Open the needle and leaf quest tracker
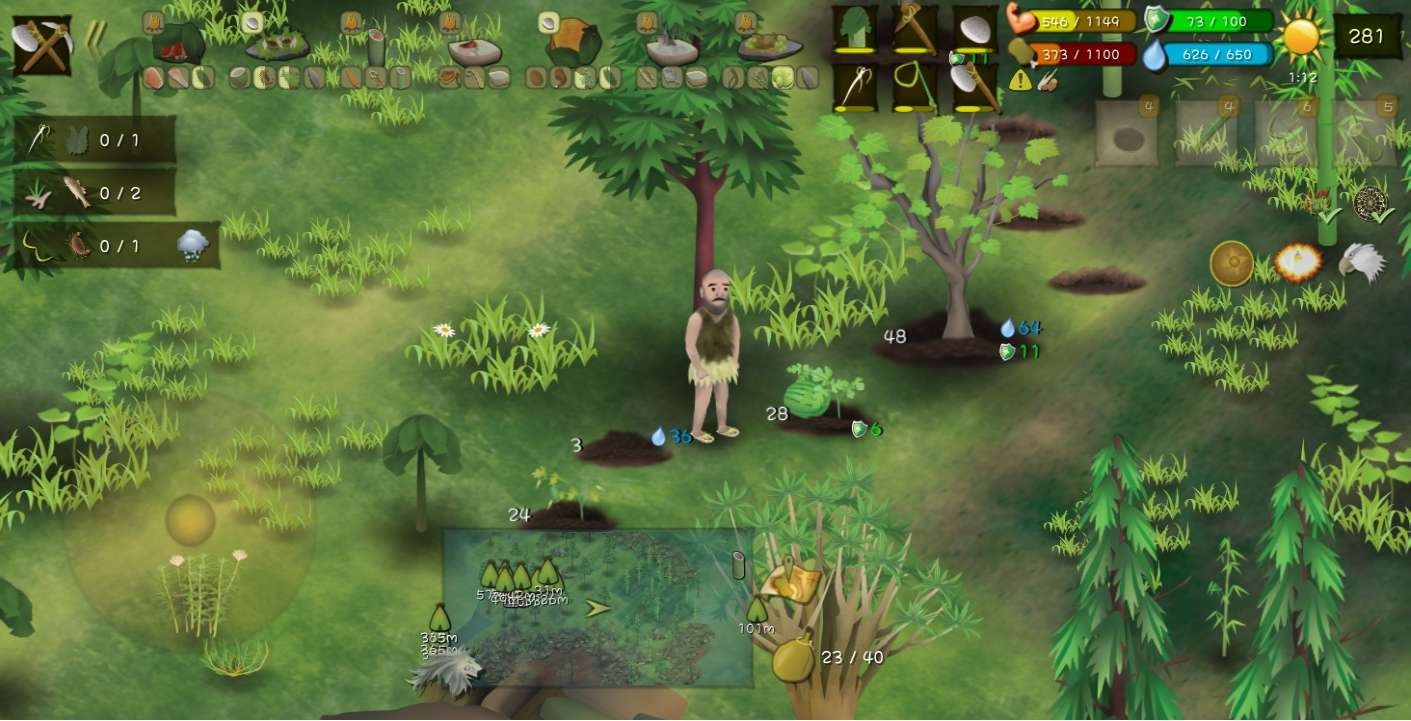Viewport: 1411px width, 721px height. click(x=95, y=140)
